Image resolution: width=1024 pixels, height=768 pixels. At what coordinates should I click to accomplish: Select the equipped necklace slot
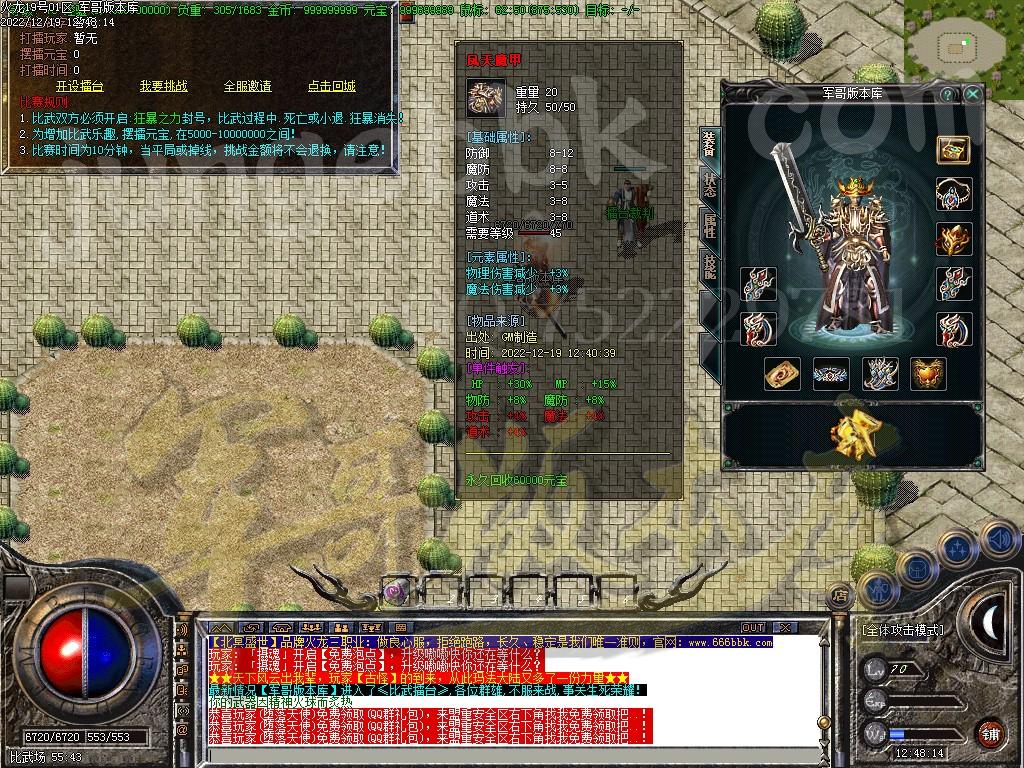(954, 194)
